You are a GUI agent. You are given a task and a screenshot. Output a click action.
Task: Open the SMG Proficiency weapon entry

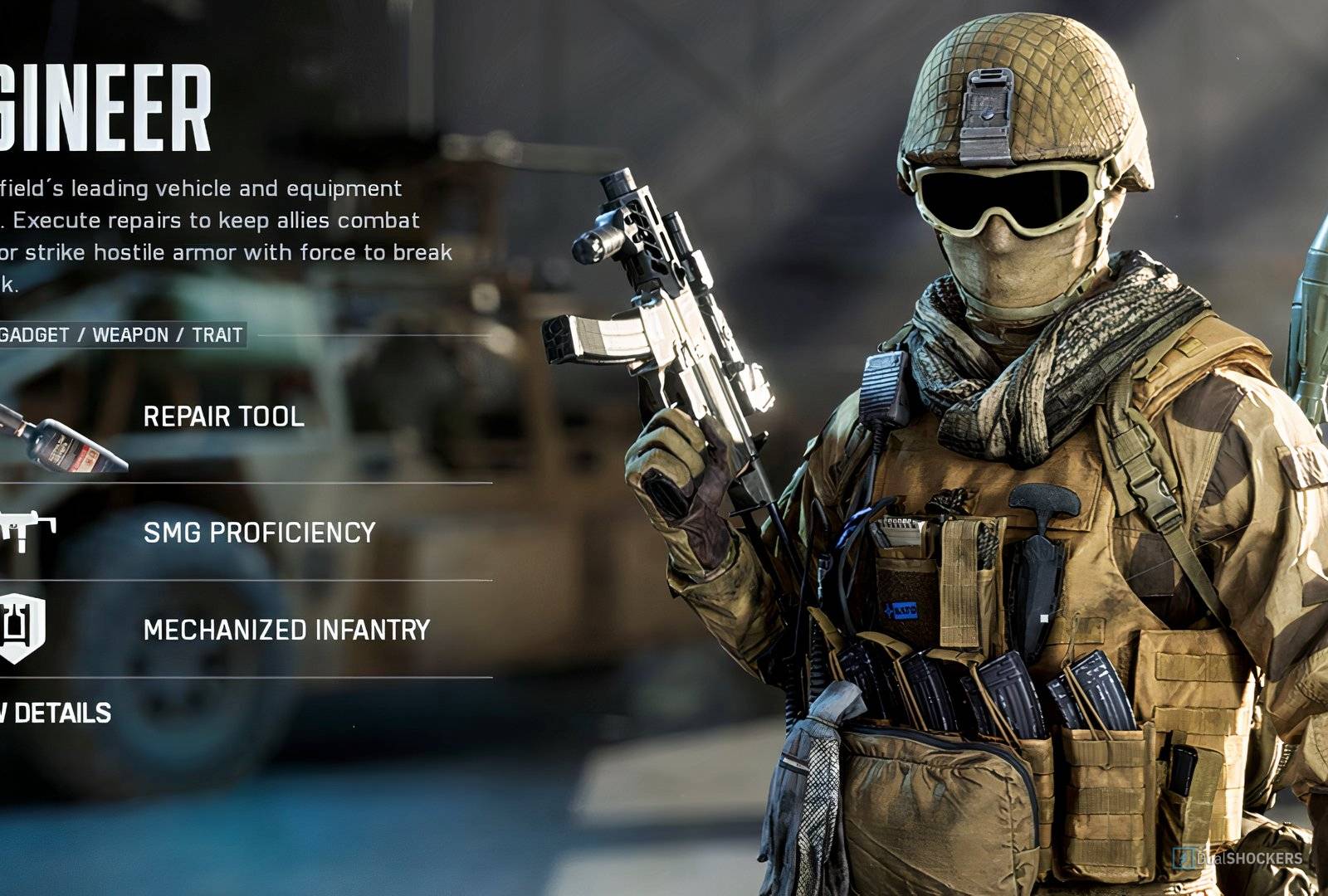point(259,533)
